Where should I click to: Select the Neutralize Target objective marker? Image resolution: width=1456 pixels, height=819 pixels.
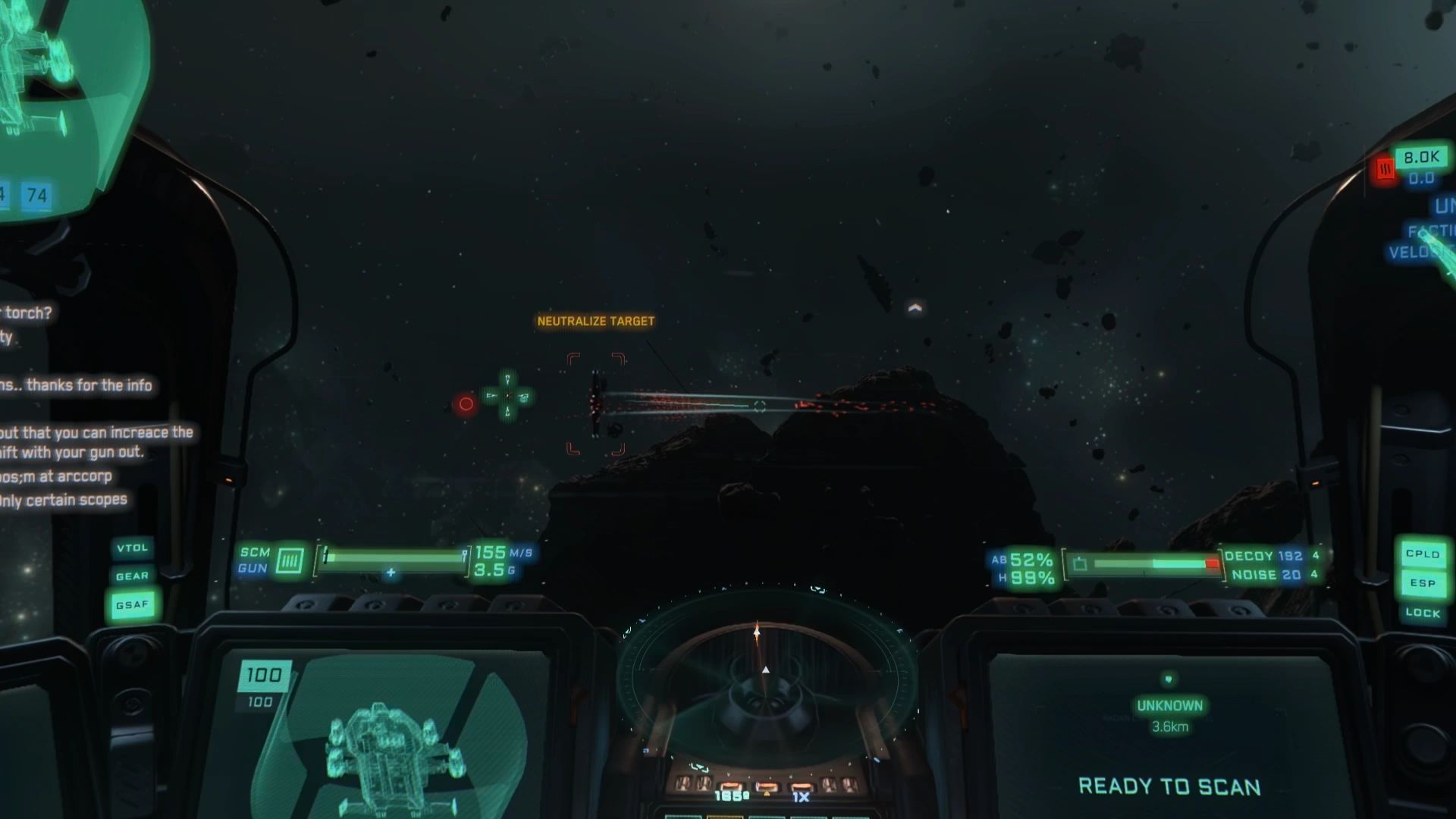pos(595,322)
